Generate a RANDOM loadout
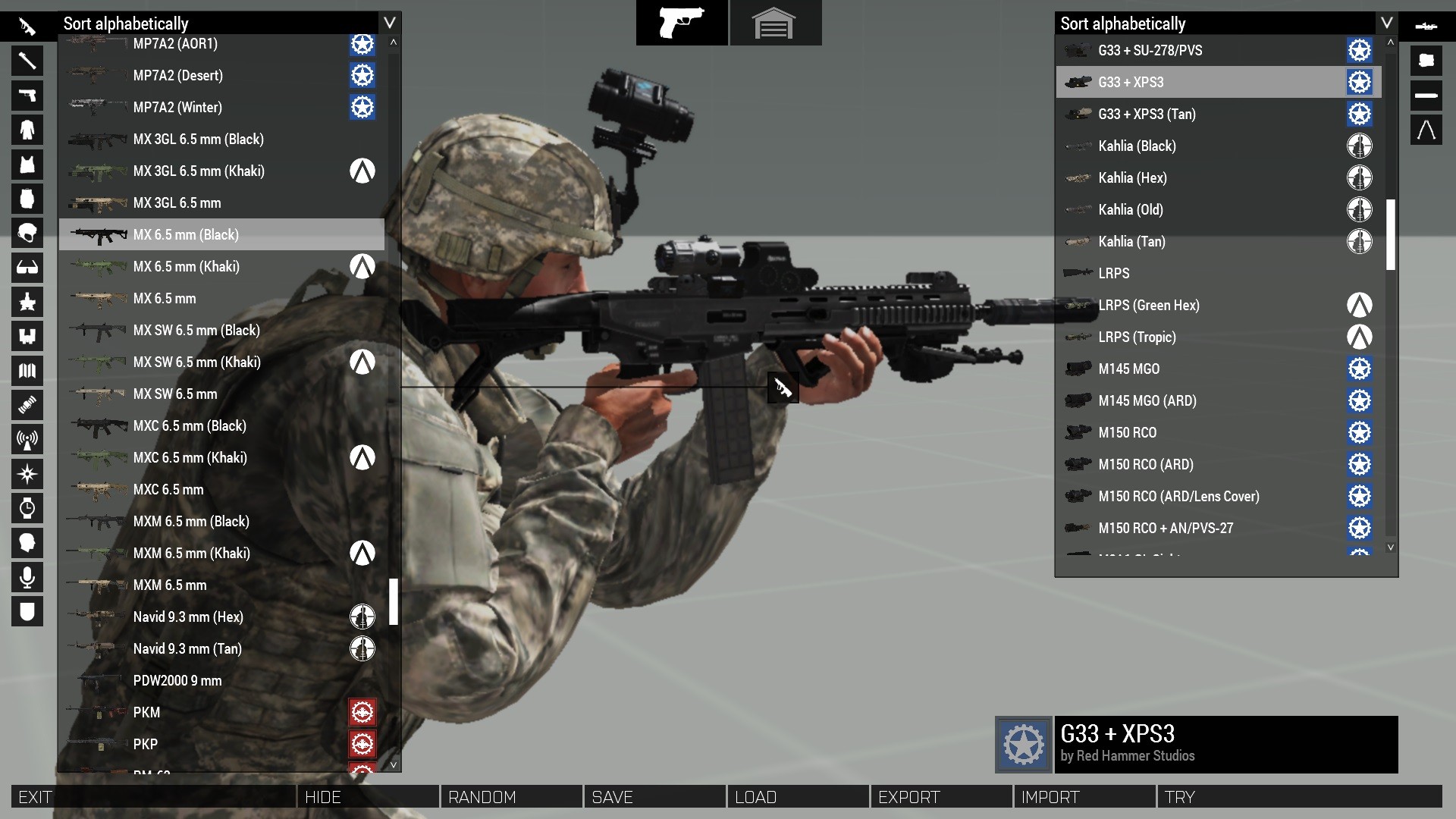 (x=512, y=797)
